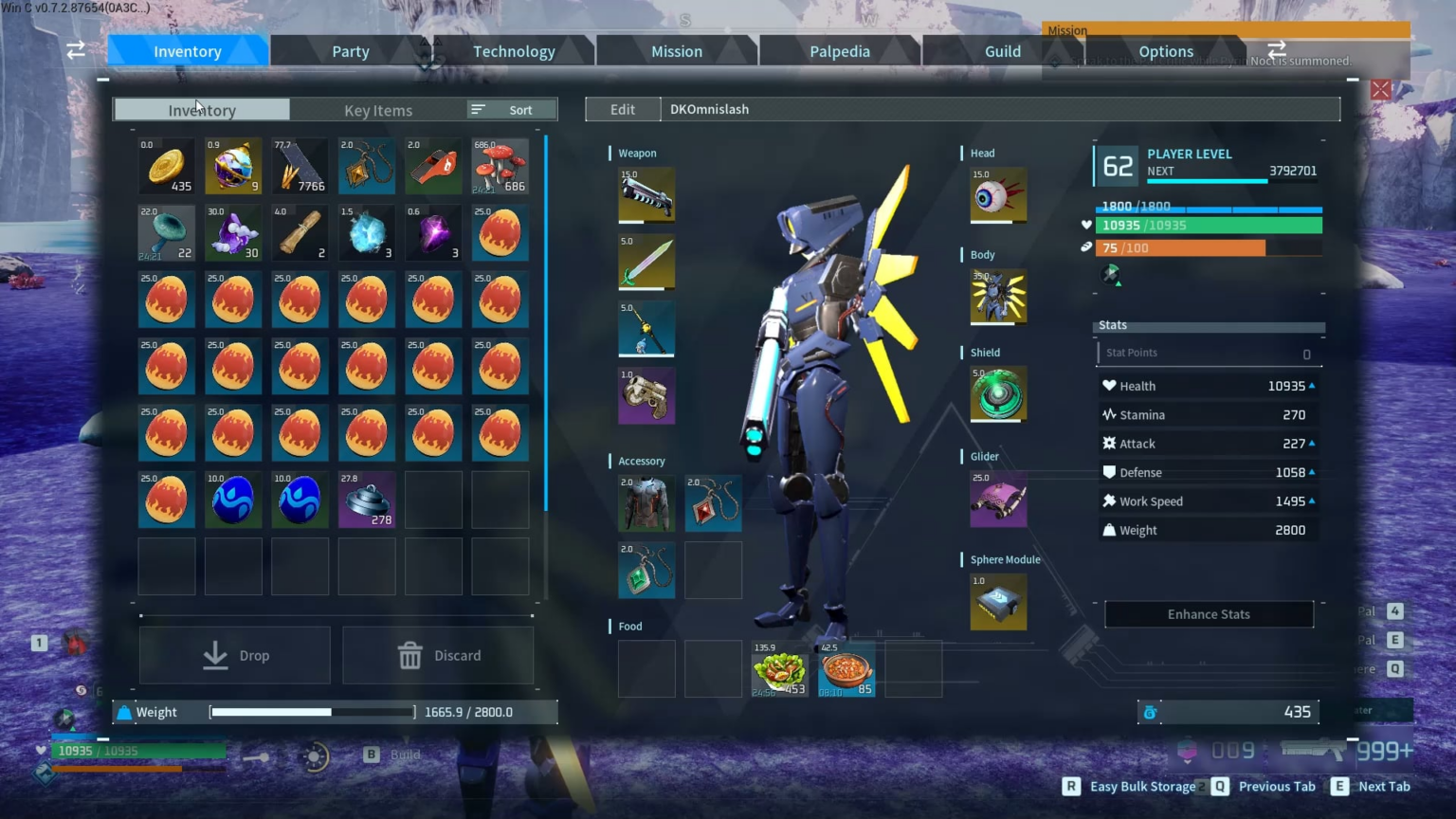Choose the equipped eyeball head item
The image size is (1456, 819).
(997, 195)
